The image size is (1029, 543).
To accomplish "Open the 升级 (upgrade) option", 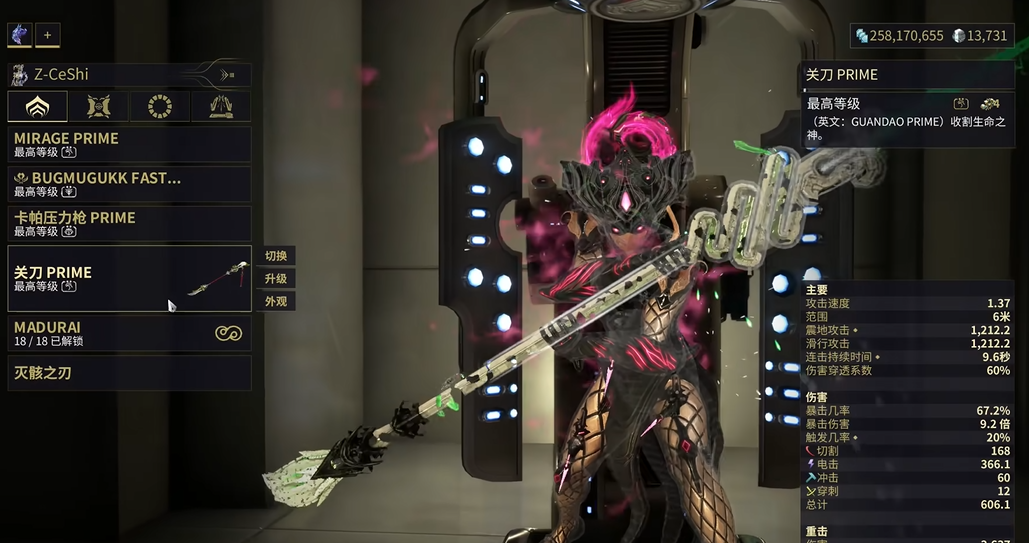I will 276,279.
